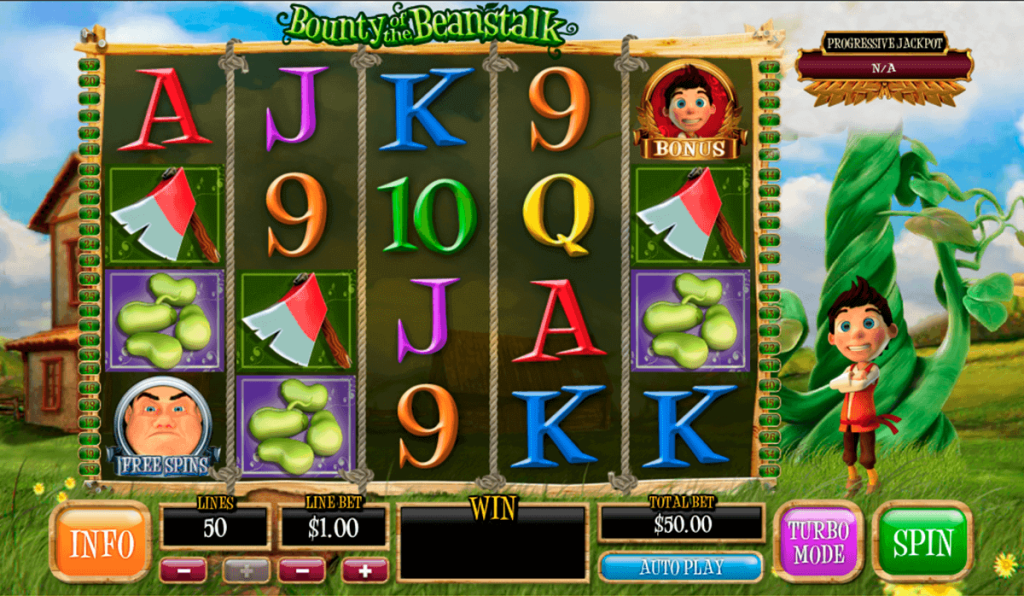Raise the line bet amount
The image size is (1024, 596).
coord(365,570)
